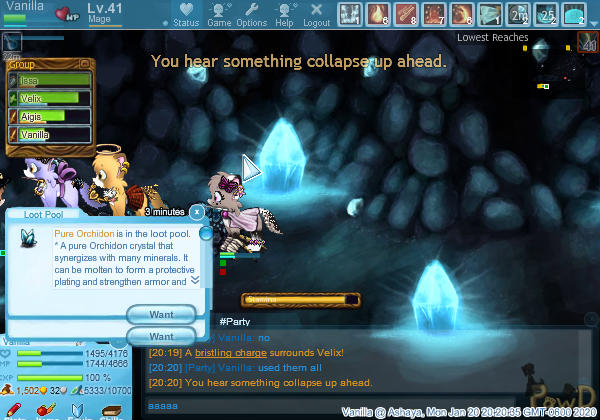Click the Pure Orchidon crystal loot icon
The image size is (600, 420).
(x=27, y=238)
